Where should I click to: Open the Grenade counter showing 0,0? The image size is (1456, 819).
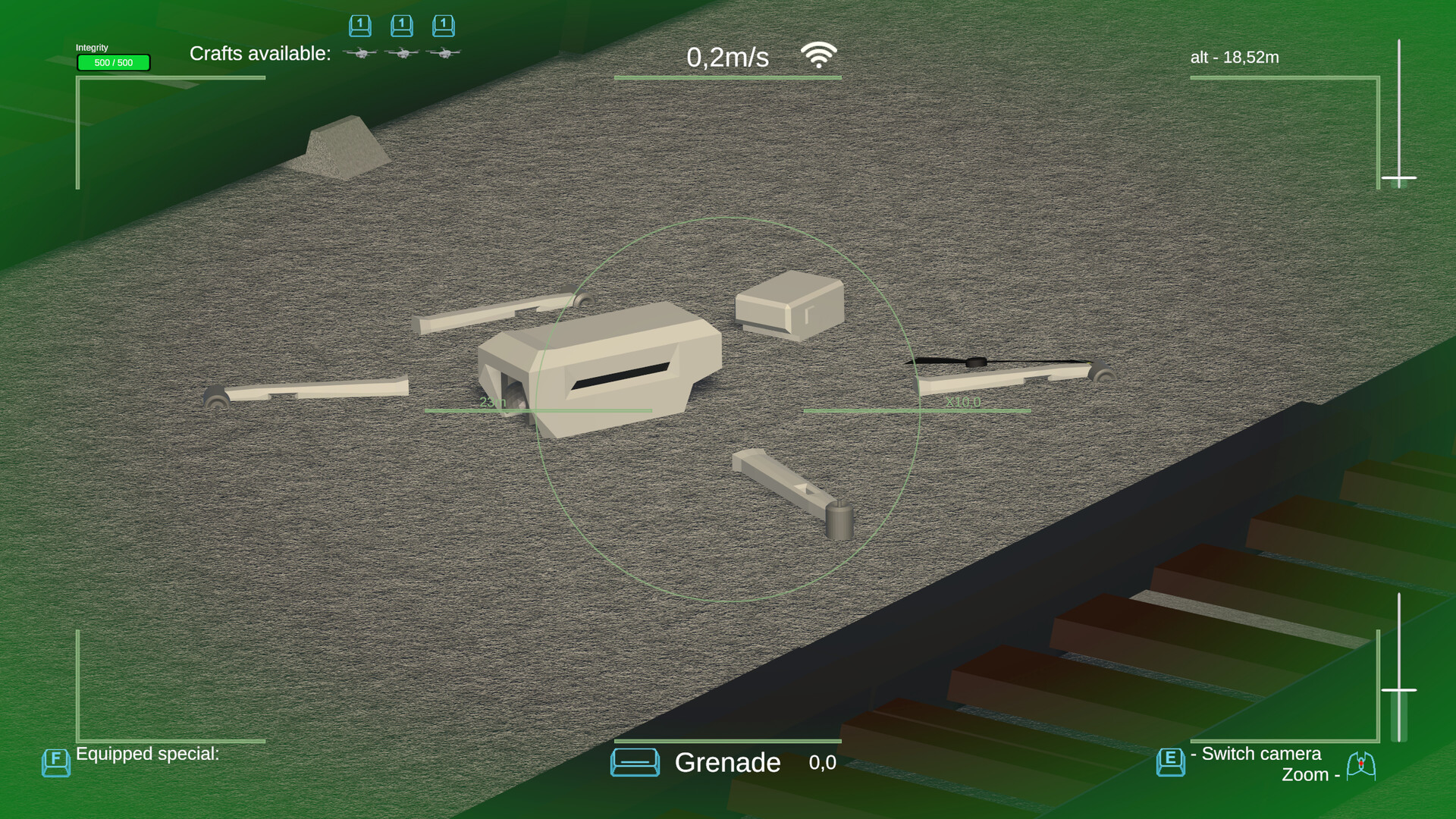tap(821, 763)
